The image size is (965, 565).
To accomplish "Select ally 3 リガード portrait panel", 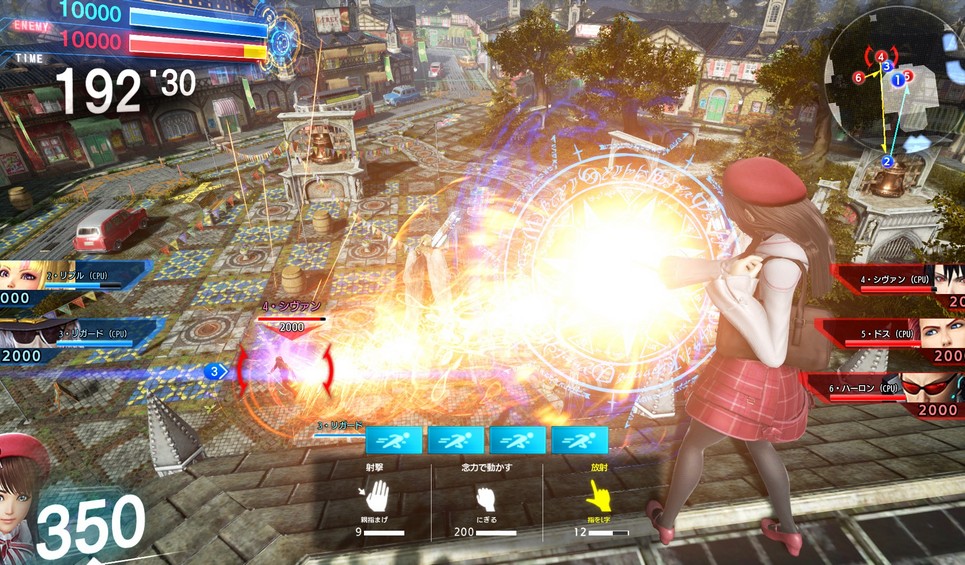I will (x=60, y=338).
